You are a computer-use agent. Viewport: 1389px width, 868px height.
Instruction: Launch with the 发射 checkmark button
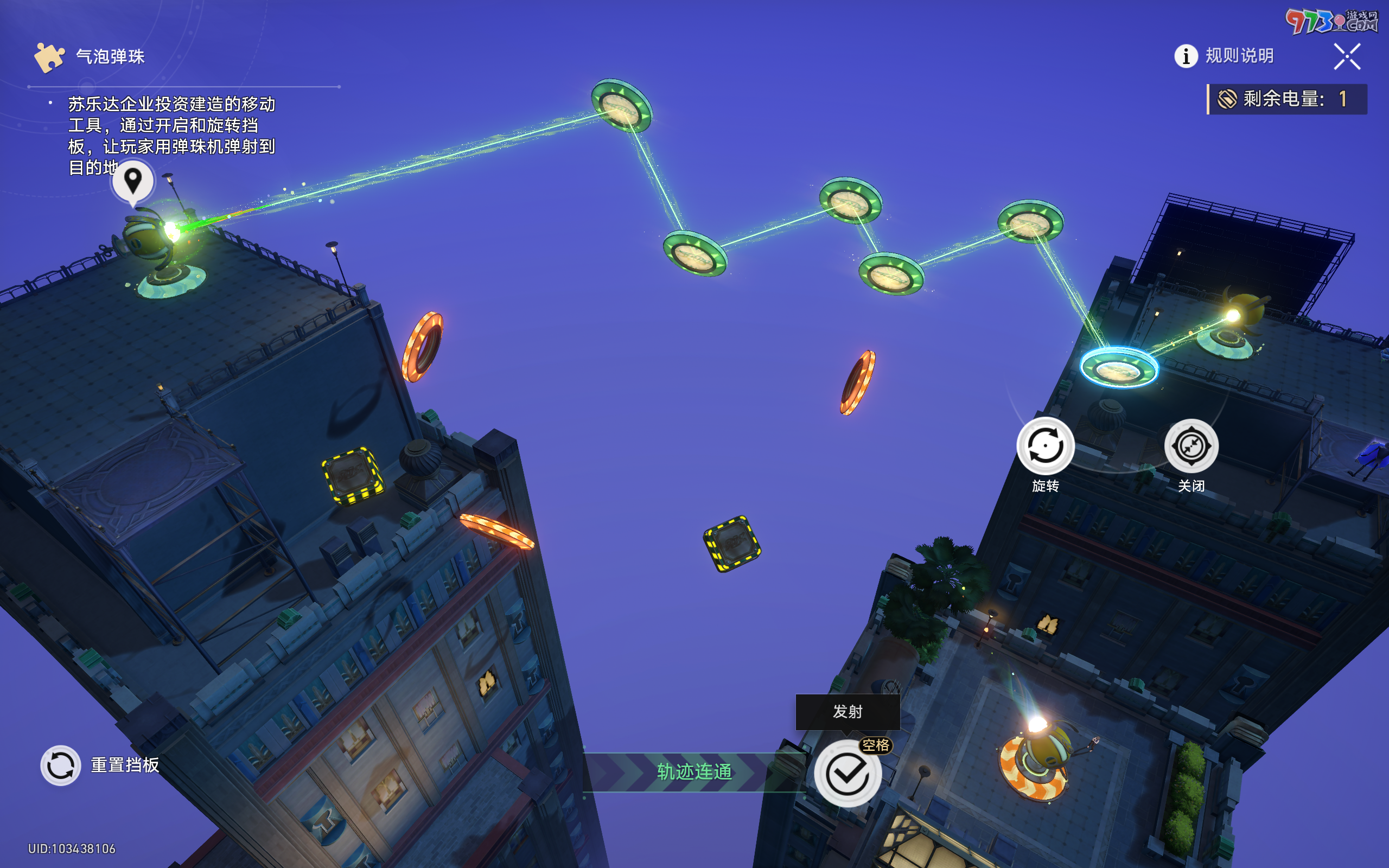(x=847, y=773)
